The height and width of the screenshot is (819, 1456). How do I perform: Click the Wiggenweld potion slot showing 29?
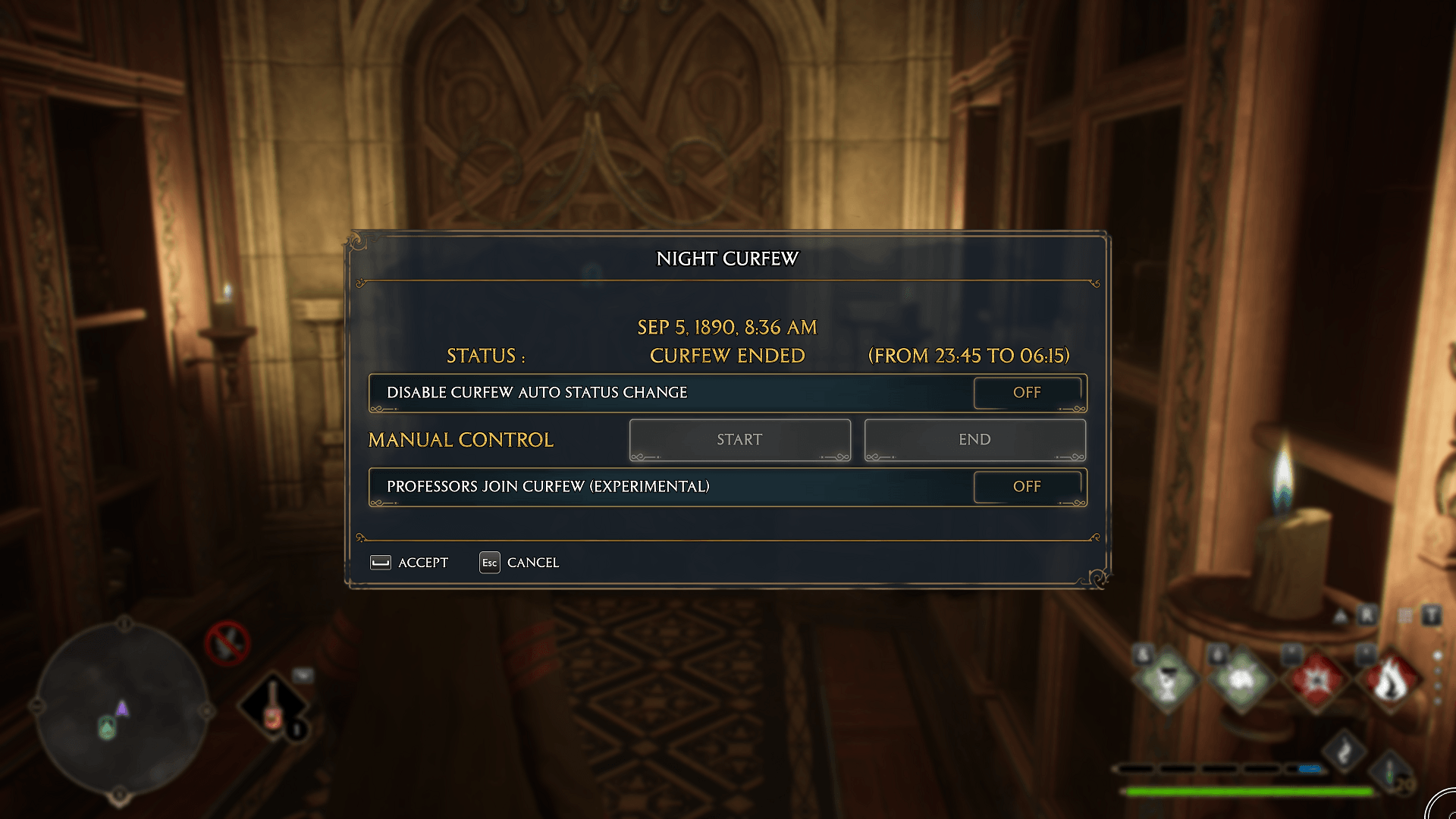coord(1390,773)
